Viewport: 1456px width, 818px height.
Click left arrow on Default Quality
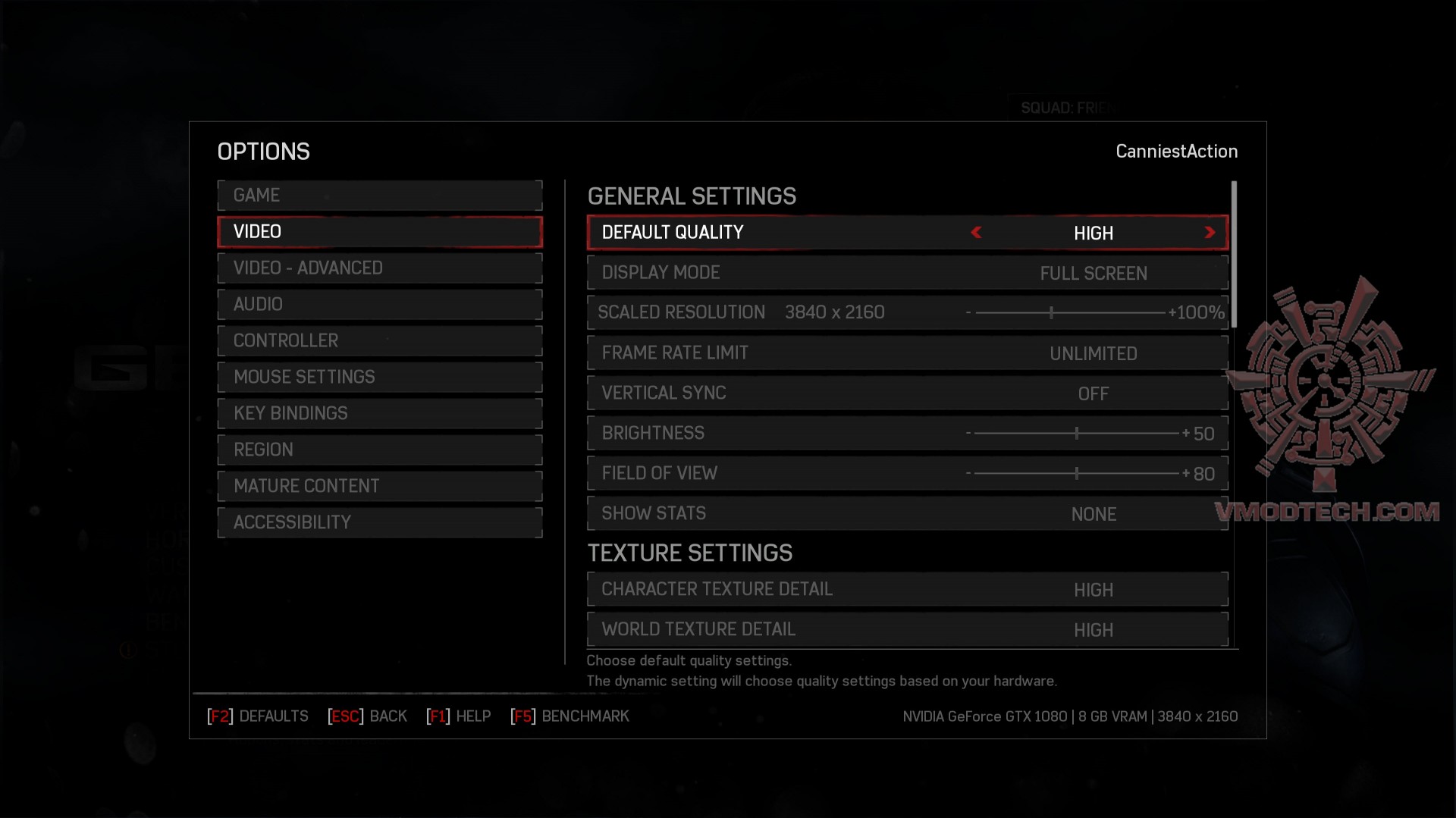(x=977, y=233)
